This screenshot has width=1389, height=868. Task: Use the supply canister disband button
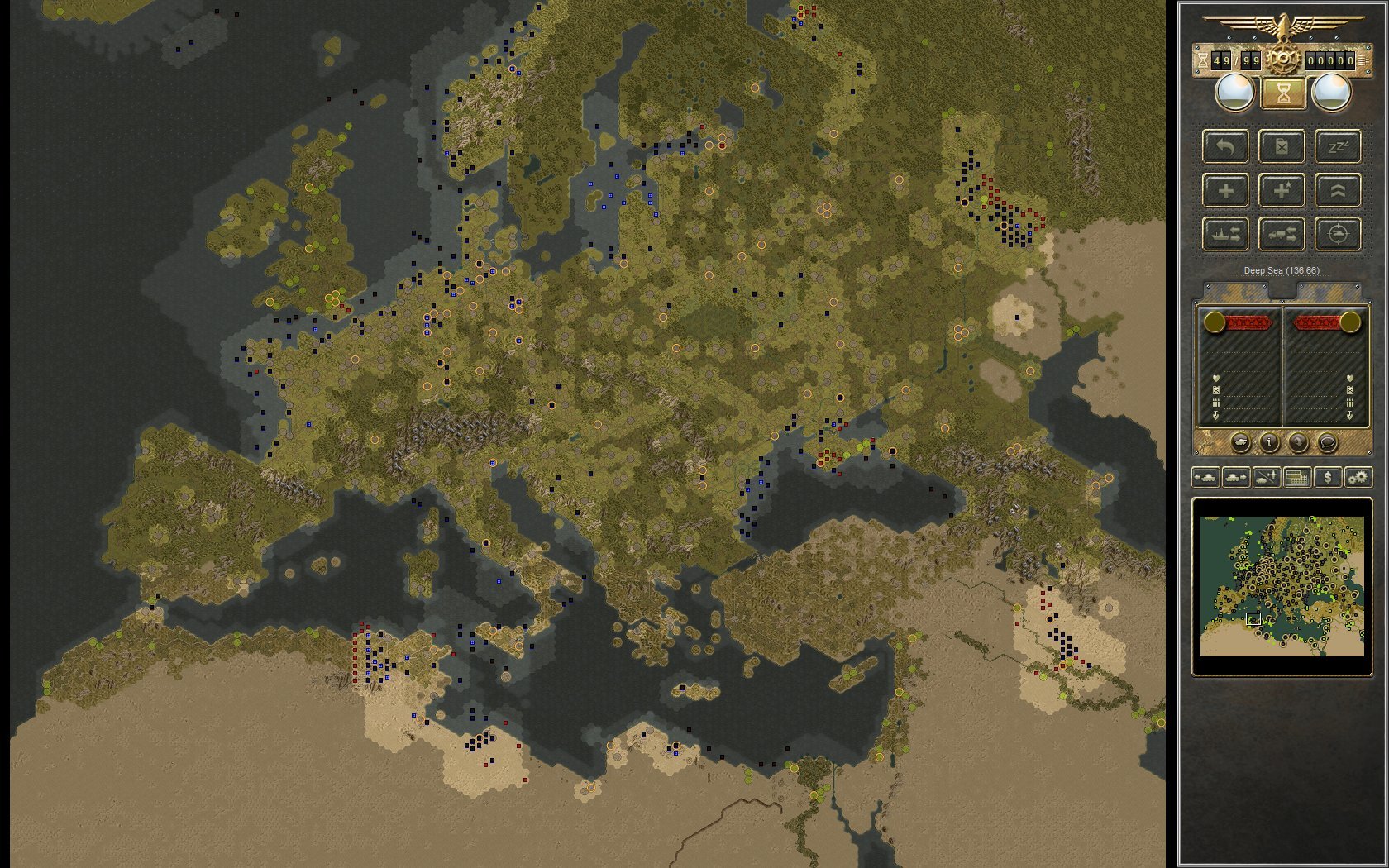[x=1282, y=146]
